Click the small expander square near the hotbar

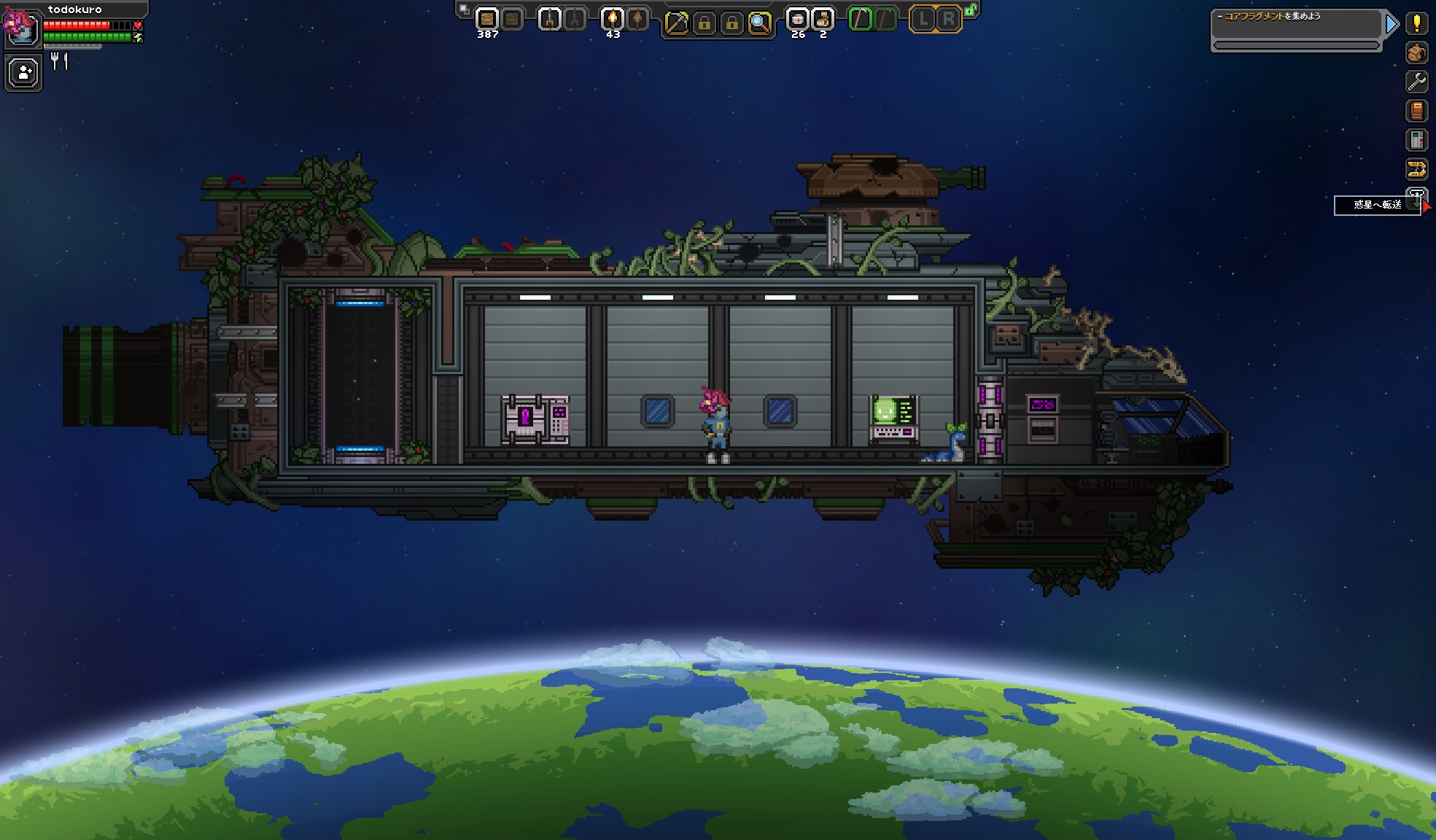click(x=465, y=7)
